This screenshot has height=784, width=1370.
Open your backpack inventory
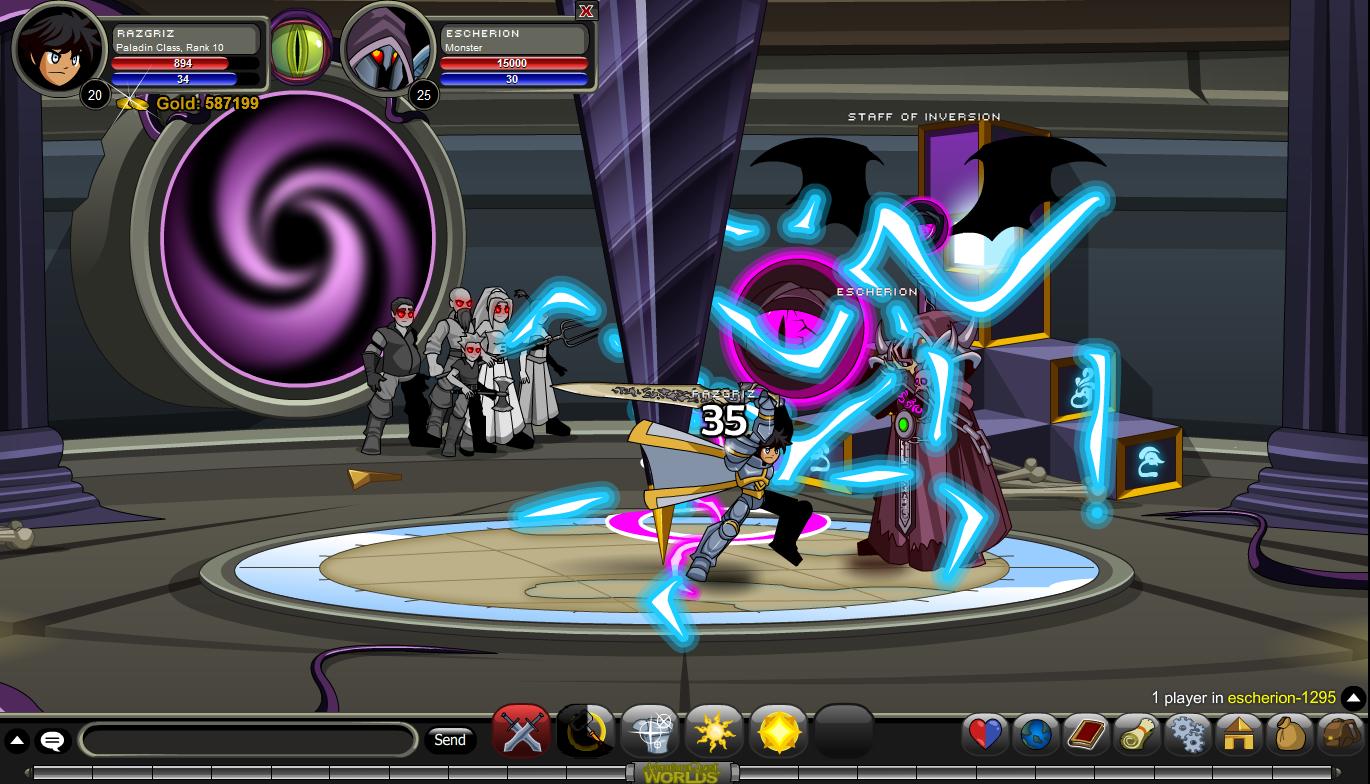(x=1340, y=734)
